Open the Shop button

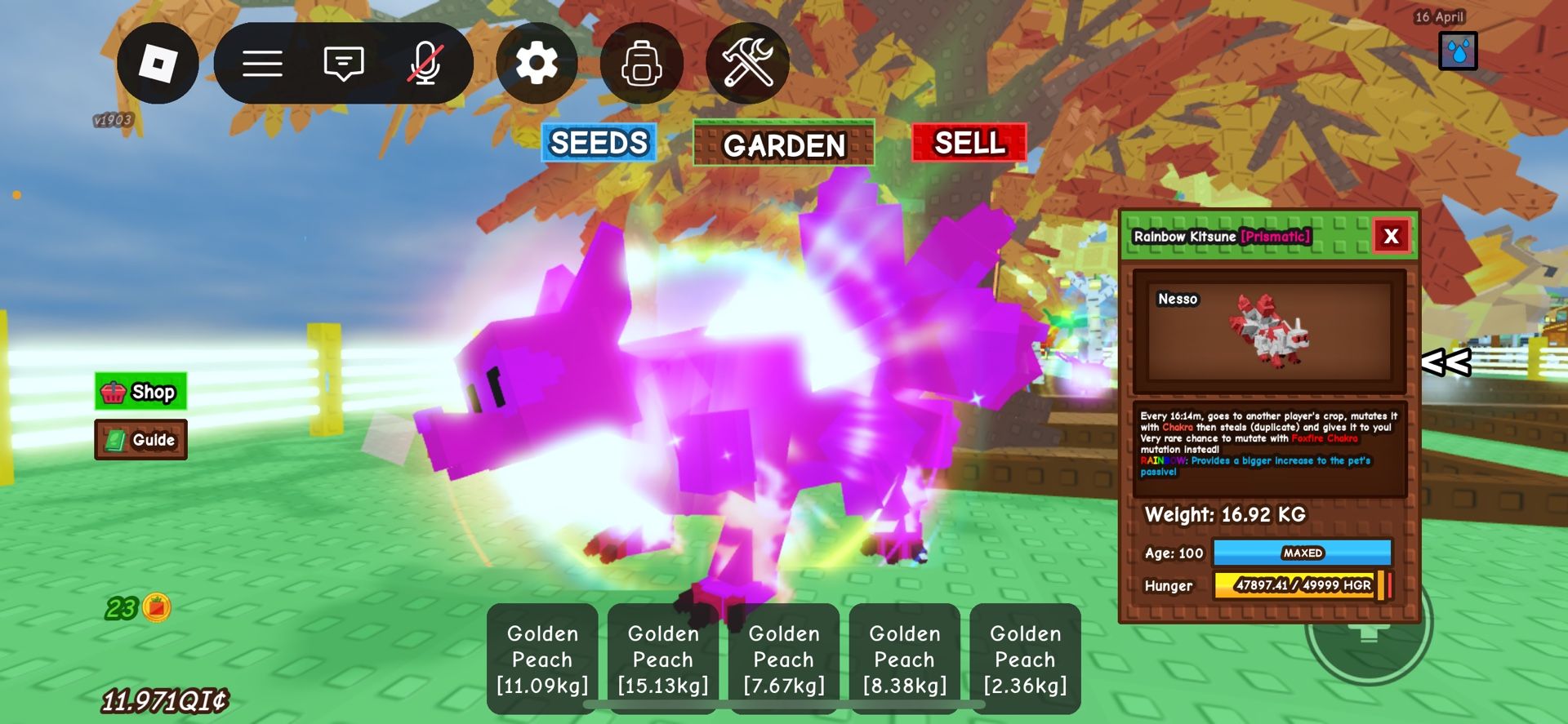point(140,392)
